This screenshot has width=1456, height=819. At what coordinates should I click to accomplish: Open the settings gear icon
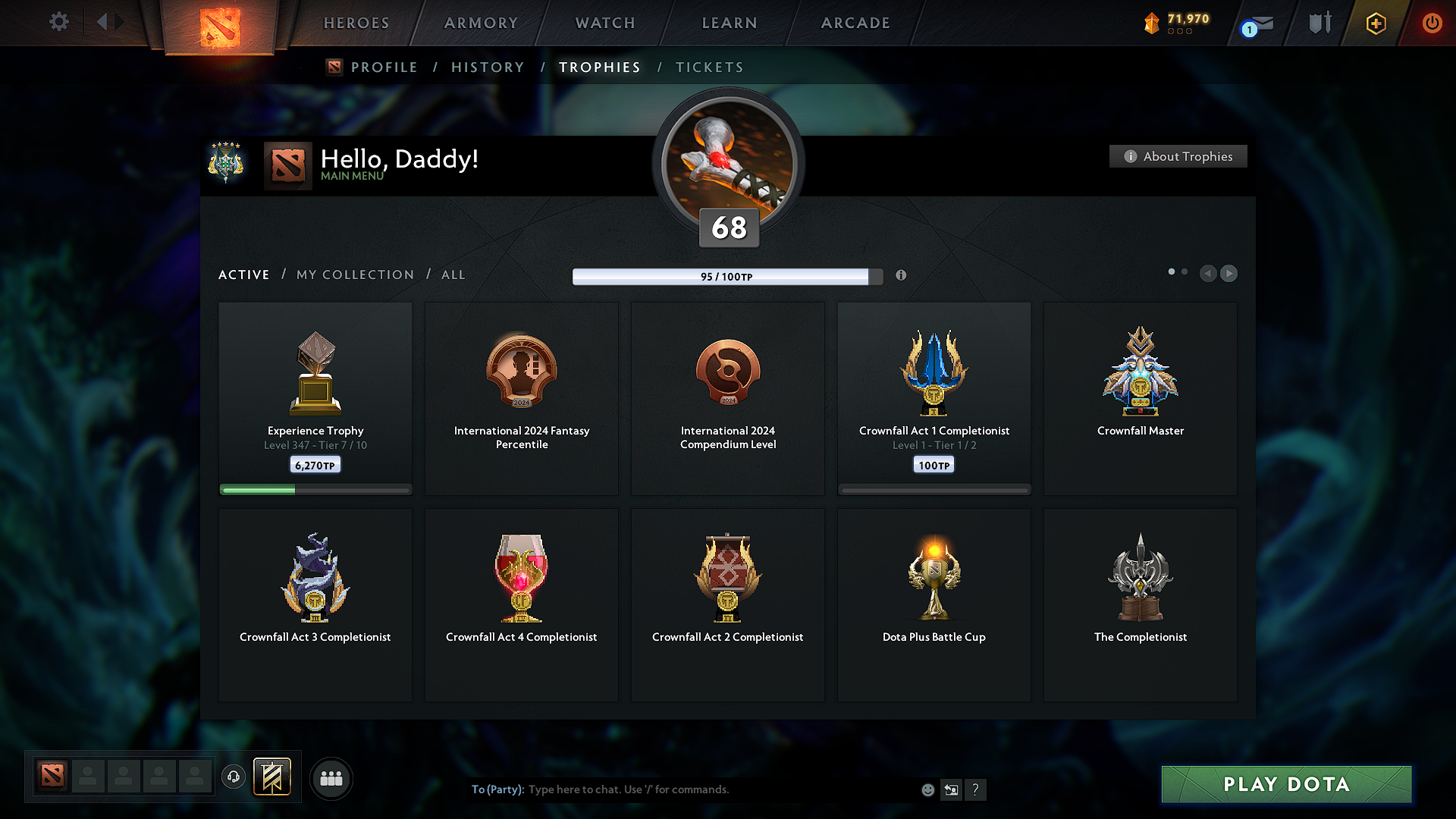(x=58, y=22)
